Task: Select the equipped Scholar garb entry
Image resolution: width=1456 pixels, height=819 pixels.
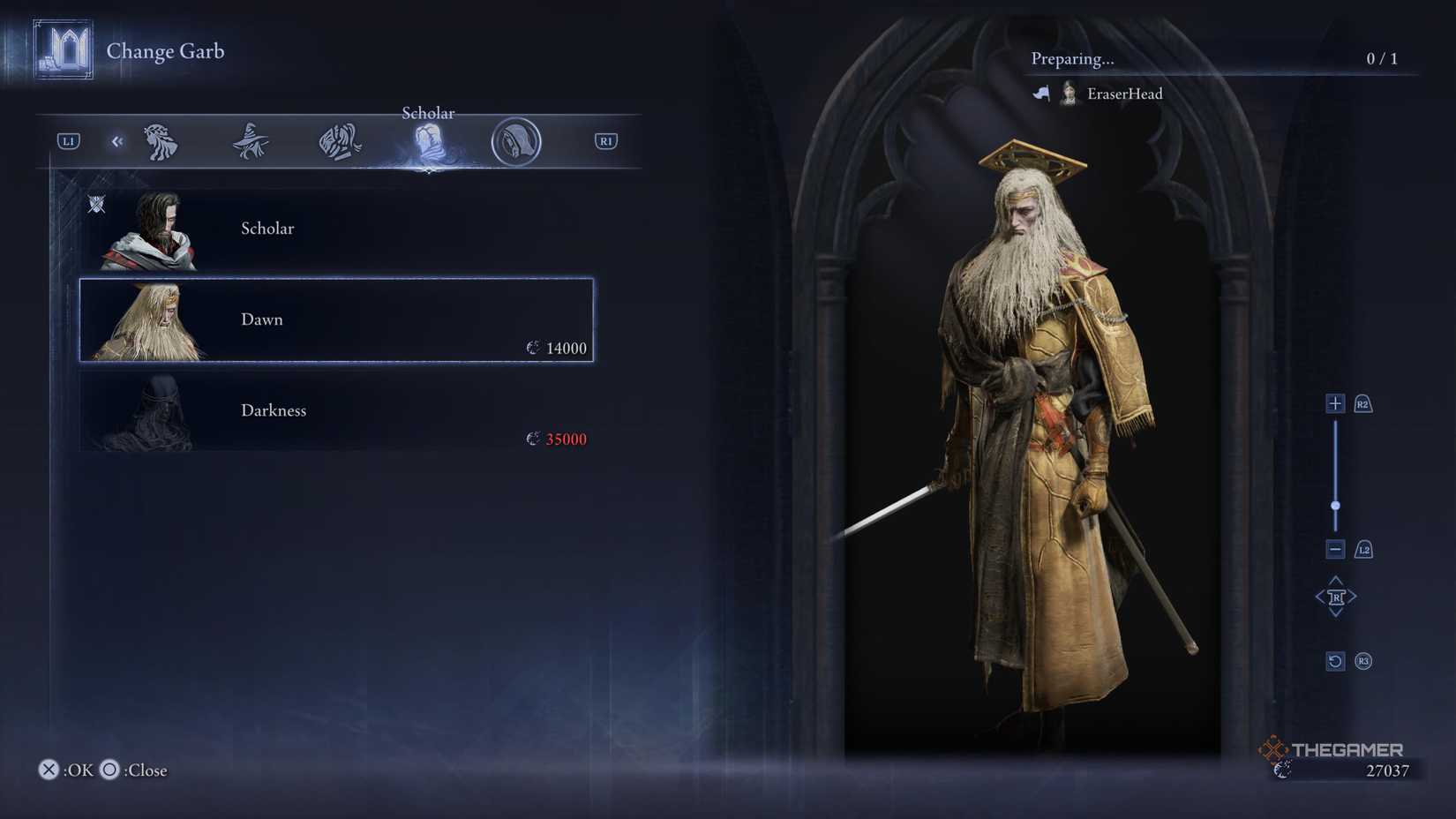Action: 335,229
